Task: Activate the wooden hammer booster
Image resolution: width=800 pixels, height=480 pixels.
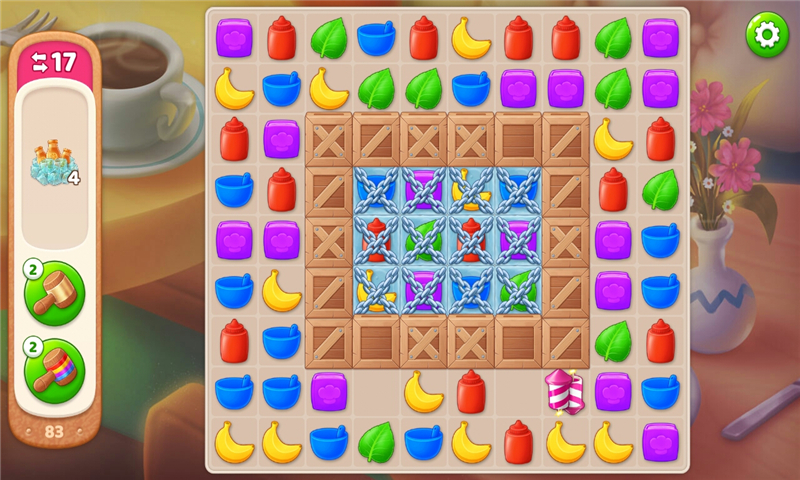Action: tap(54, 294)
